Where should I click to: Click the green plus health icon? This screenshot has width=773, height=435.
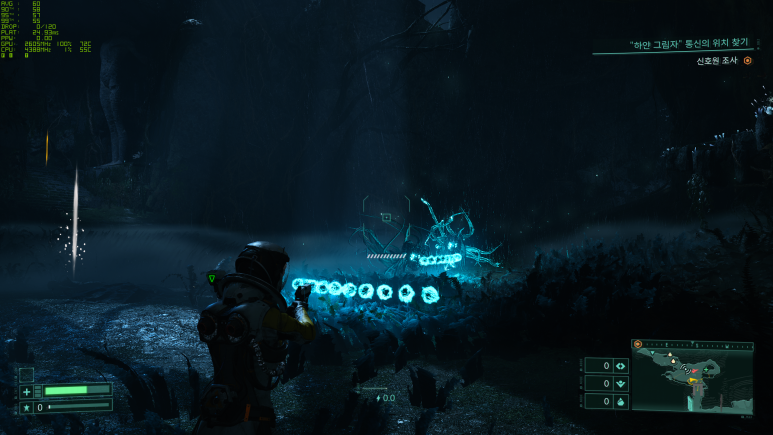(27, 391)
